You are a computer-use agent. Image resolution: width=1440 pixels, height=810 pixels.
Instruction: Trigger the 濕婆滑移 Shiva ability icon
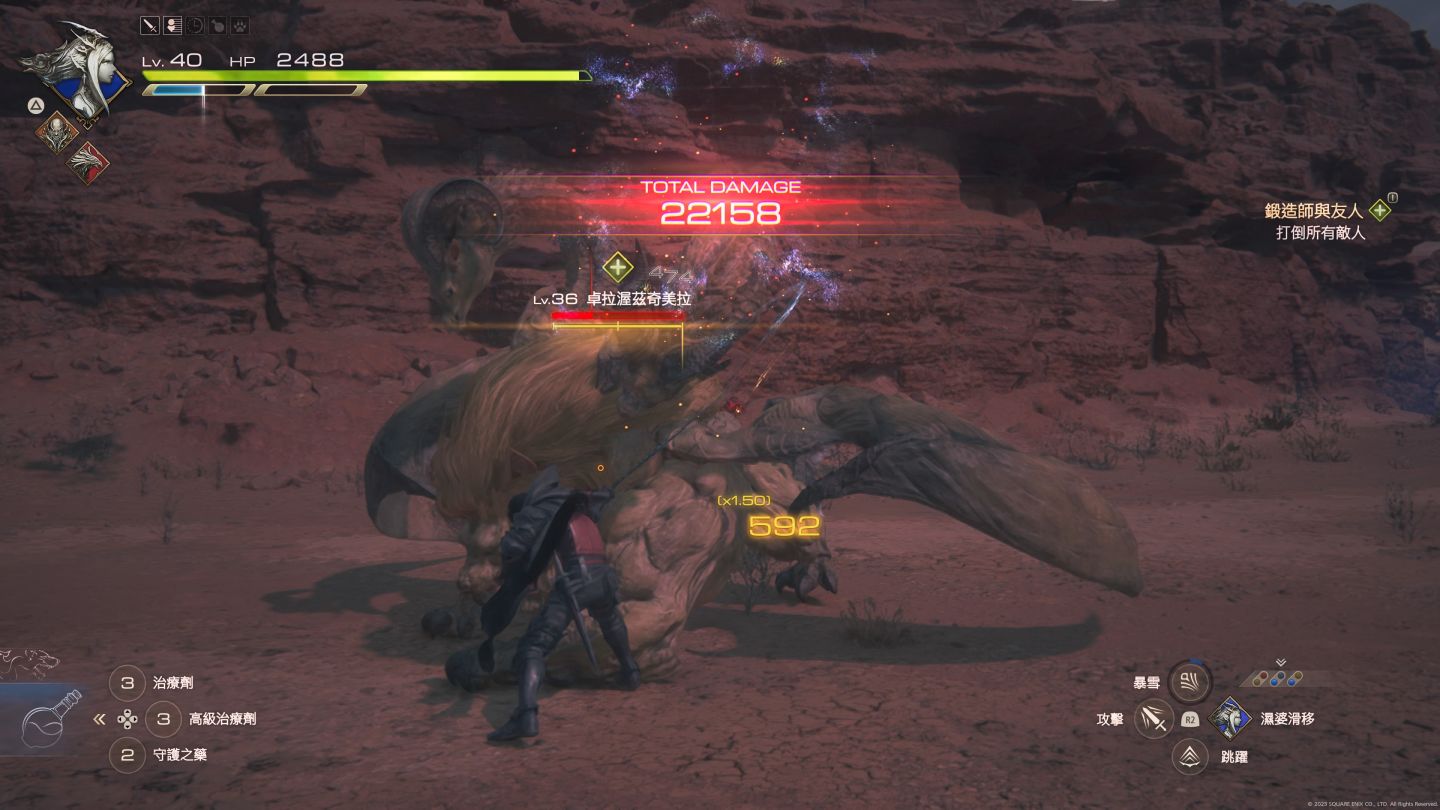tap(1229, 718)
